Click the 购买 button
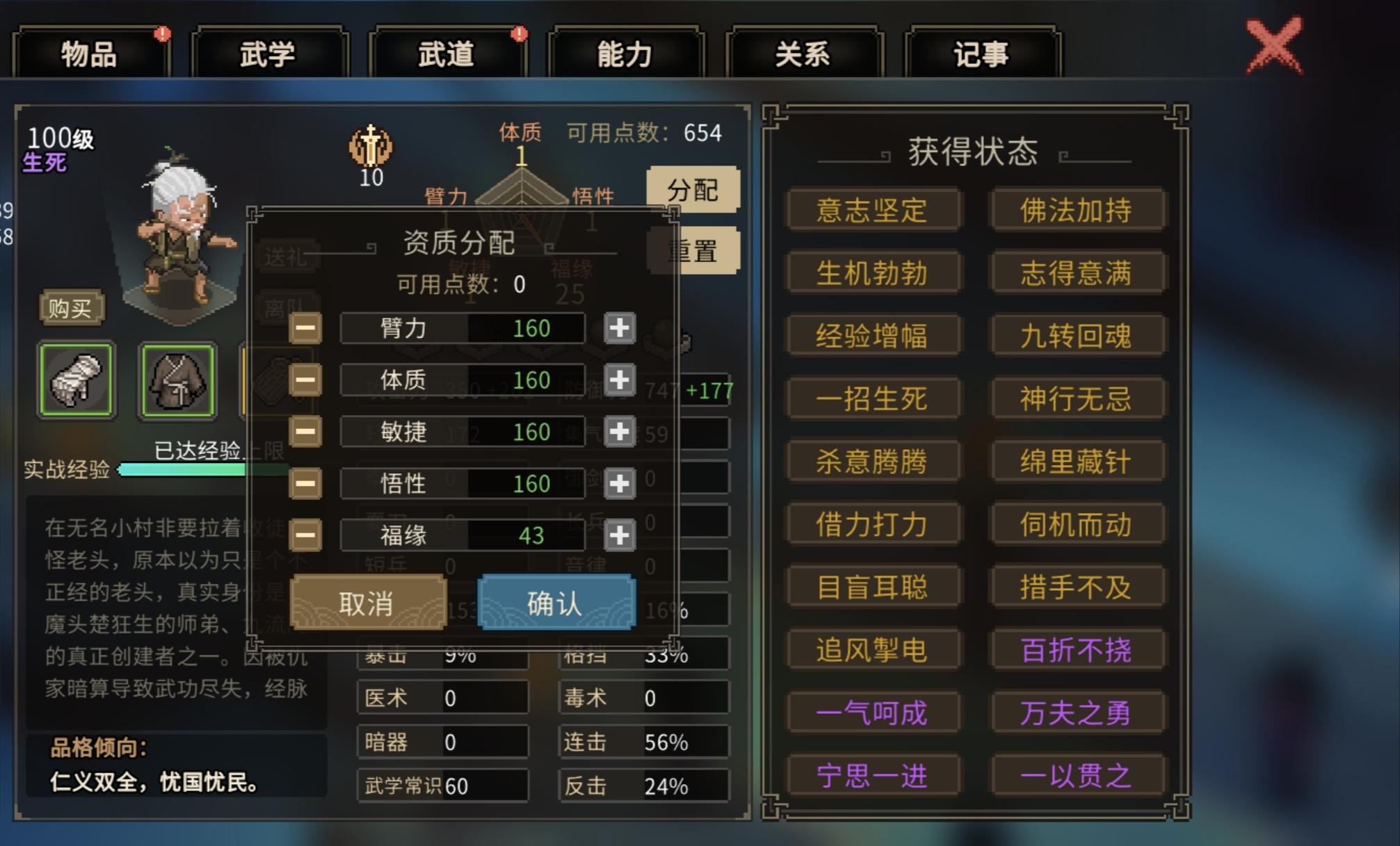The height and width of the screenshot is (846, 1400). [70, 309]
